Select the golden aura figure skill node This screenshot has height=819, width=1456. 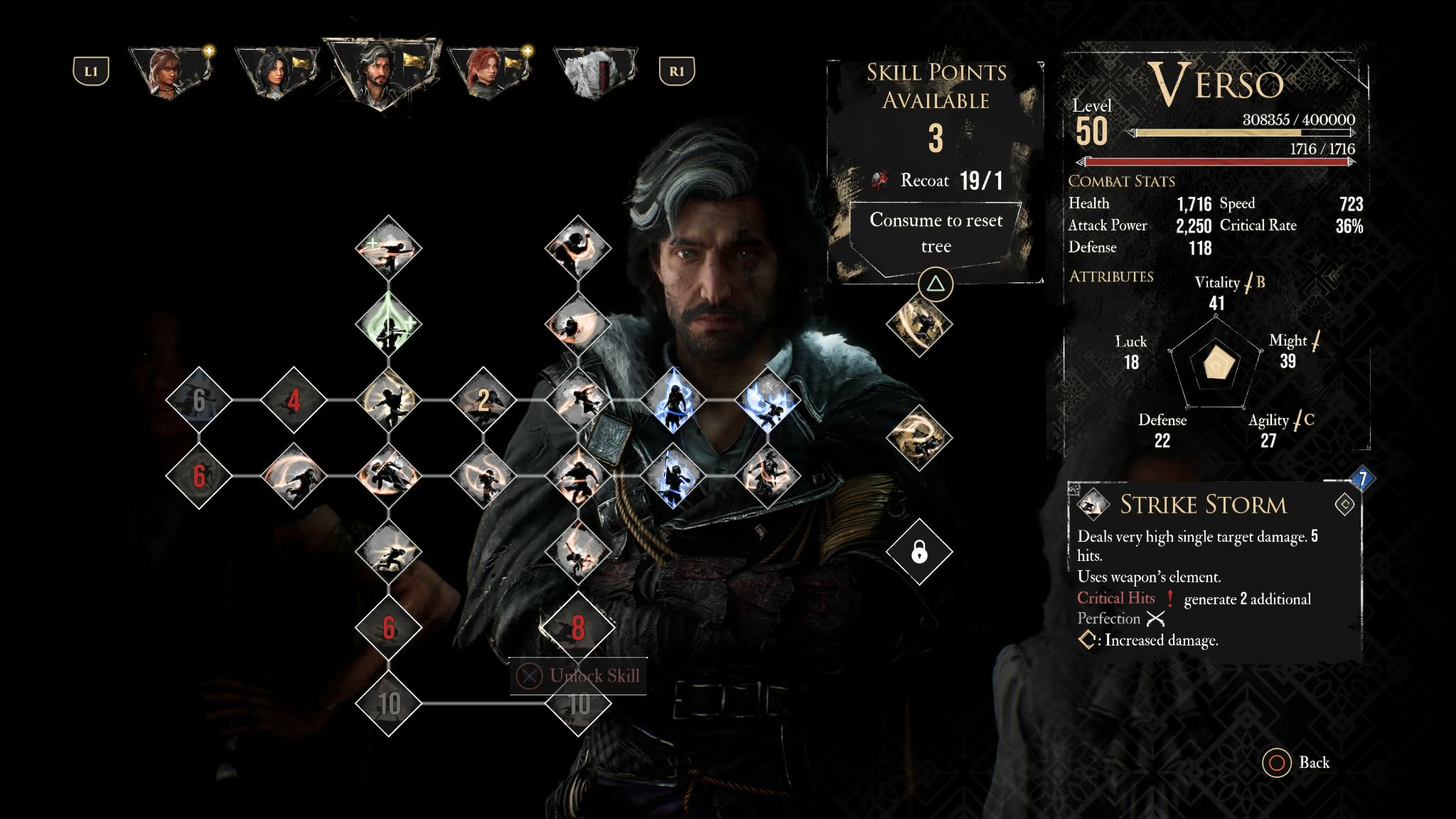[x=919, y=324]
